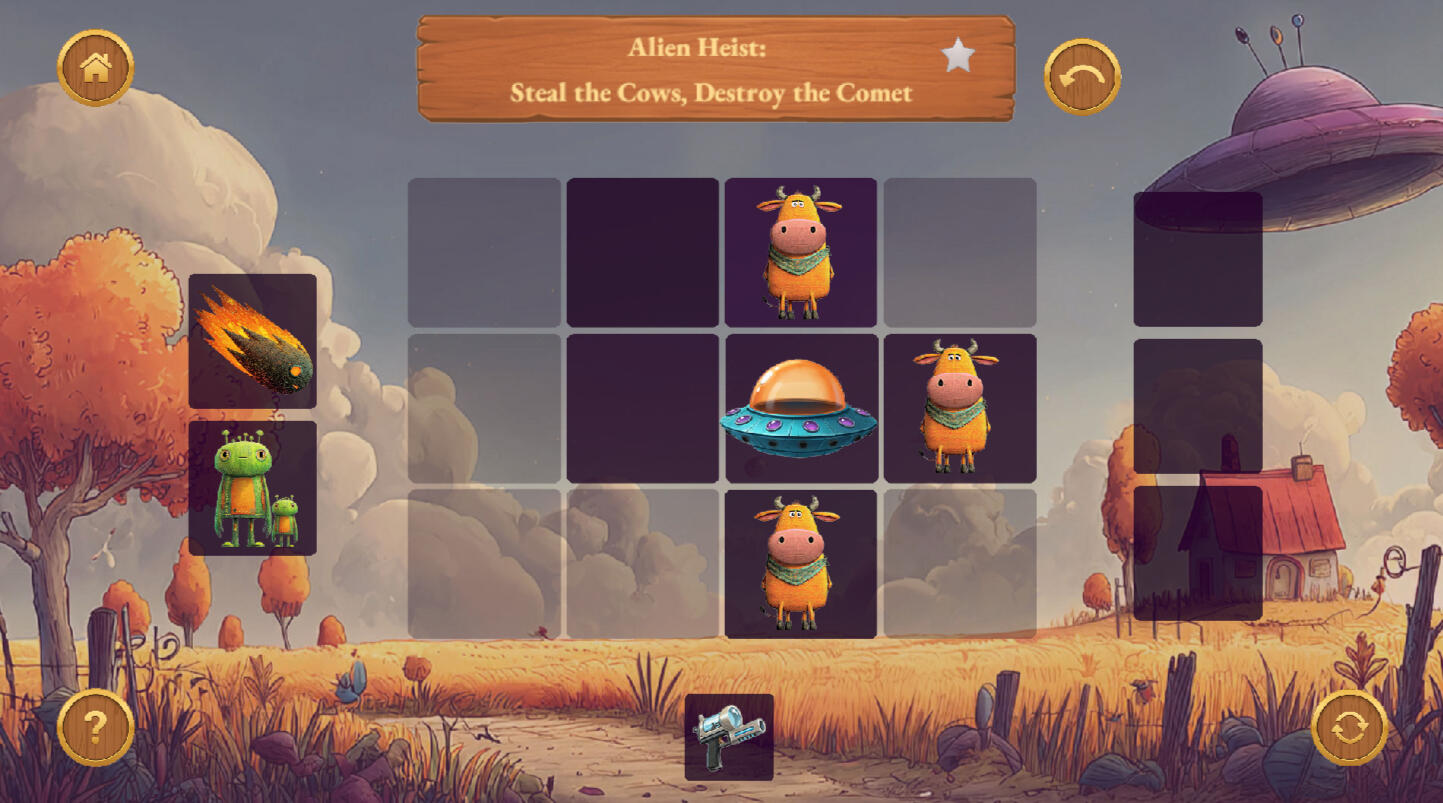Click the level star on the wooden sign
Screen dimensions: 1443x803
click(957, 56)
